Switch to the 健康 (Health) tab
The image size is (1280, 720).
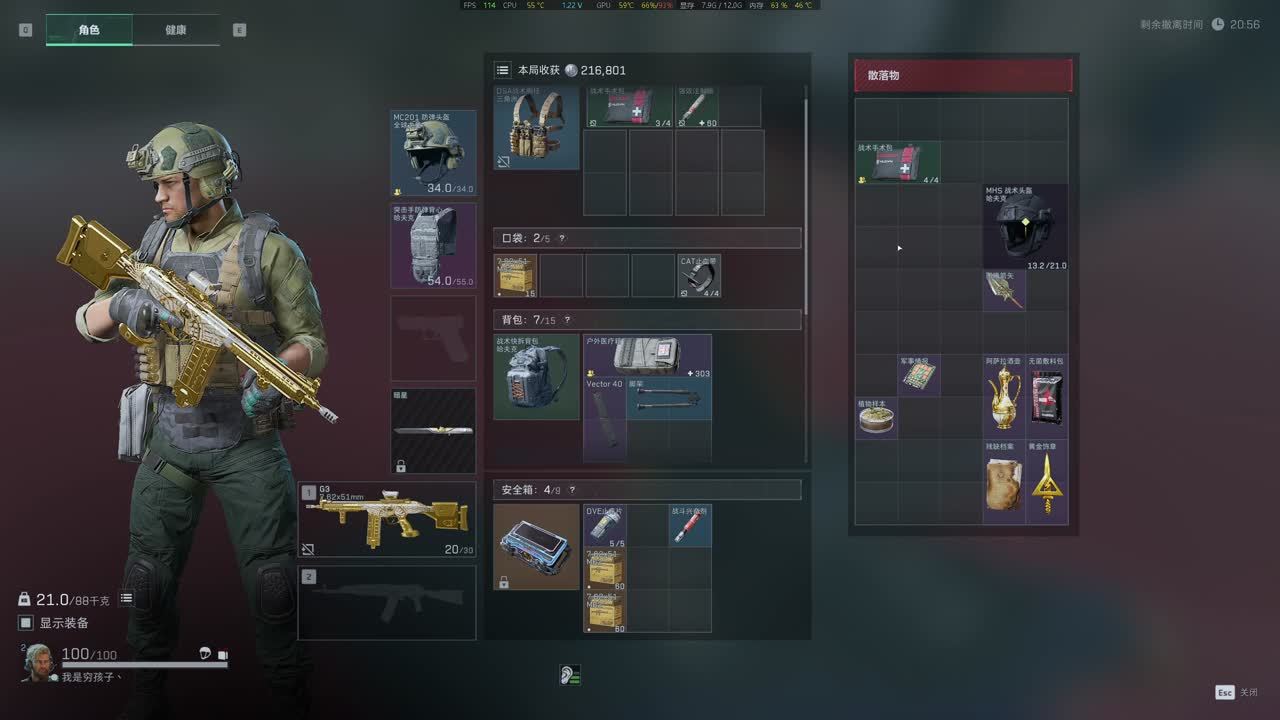click(175, 30)
